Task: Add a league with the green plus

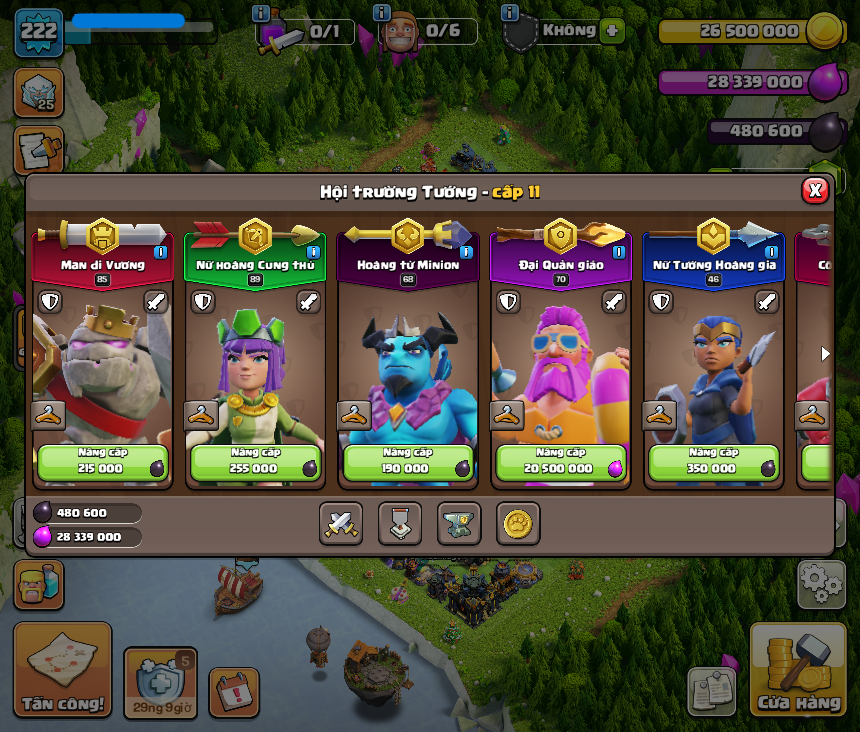Action: coord(612,31)
